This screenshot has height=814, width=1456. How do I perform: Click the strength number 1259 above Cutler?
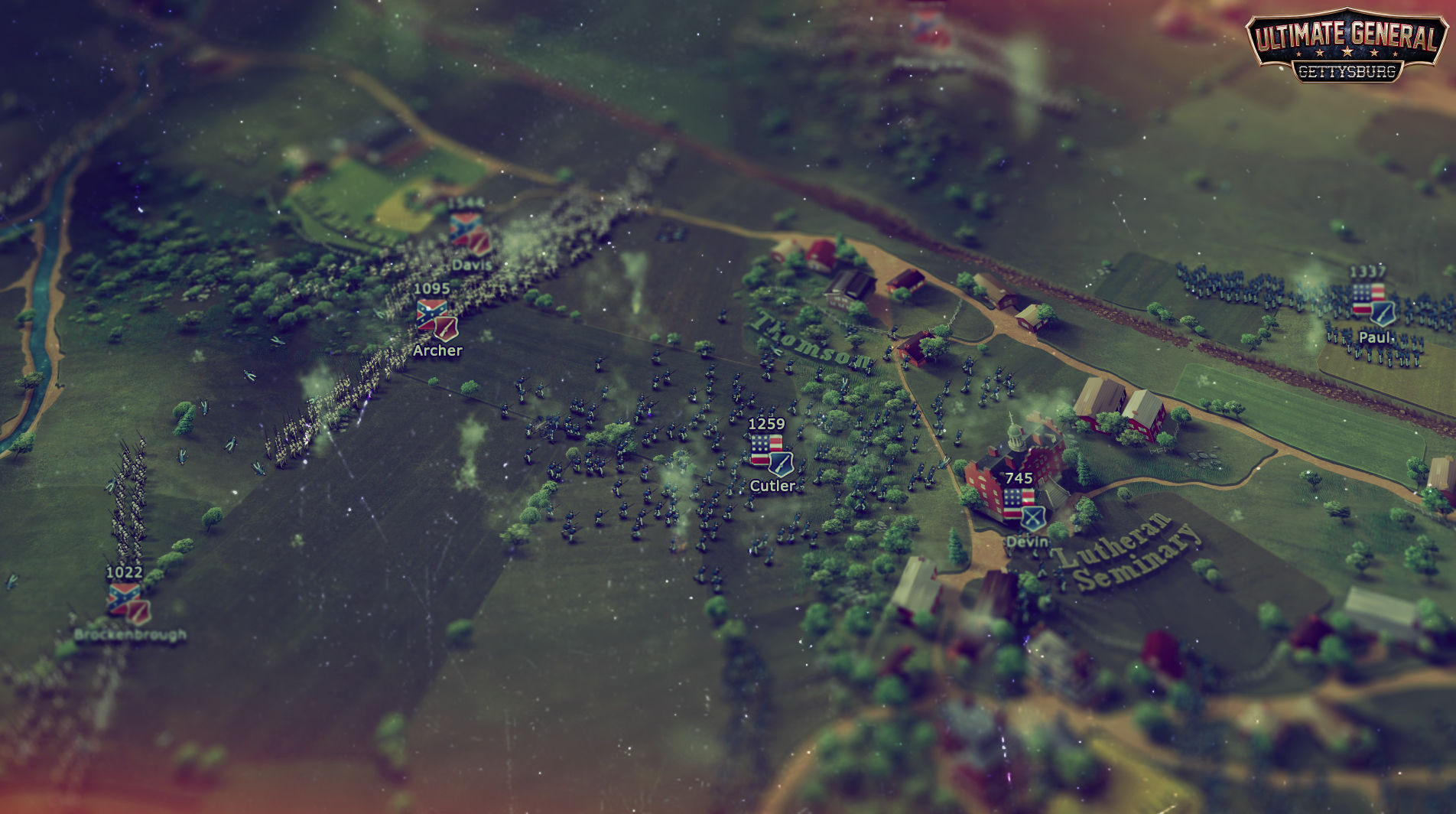tap(765, 422)
